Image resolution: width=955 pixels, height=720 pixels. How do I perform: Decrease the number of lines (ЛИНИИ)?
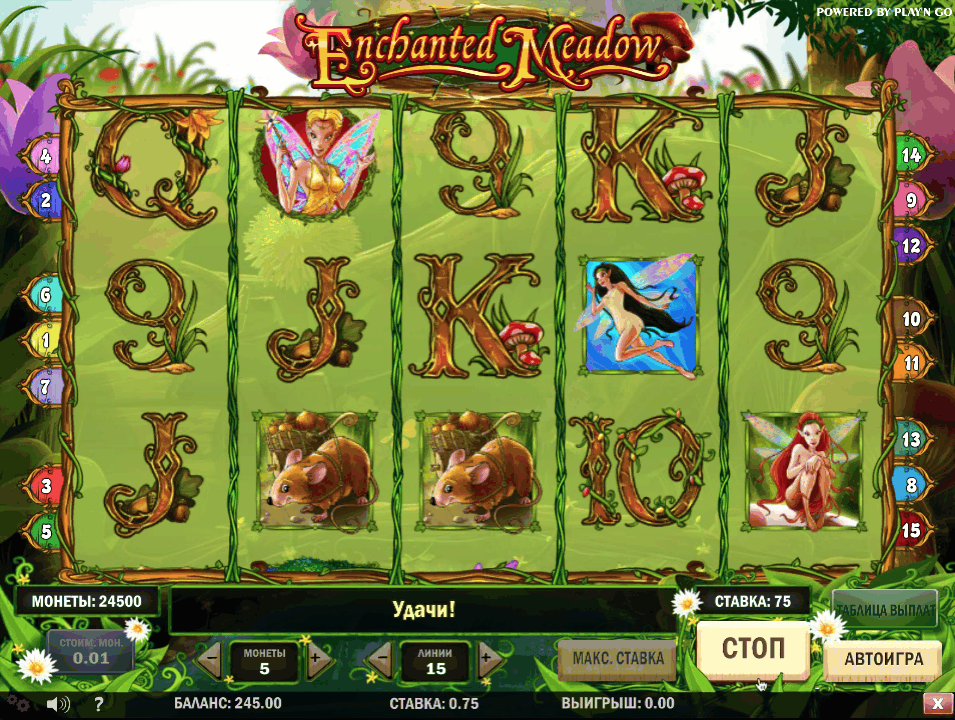point(381,659)
